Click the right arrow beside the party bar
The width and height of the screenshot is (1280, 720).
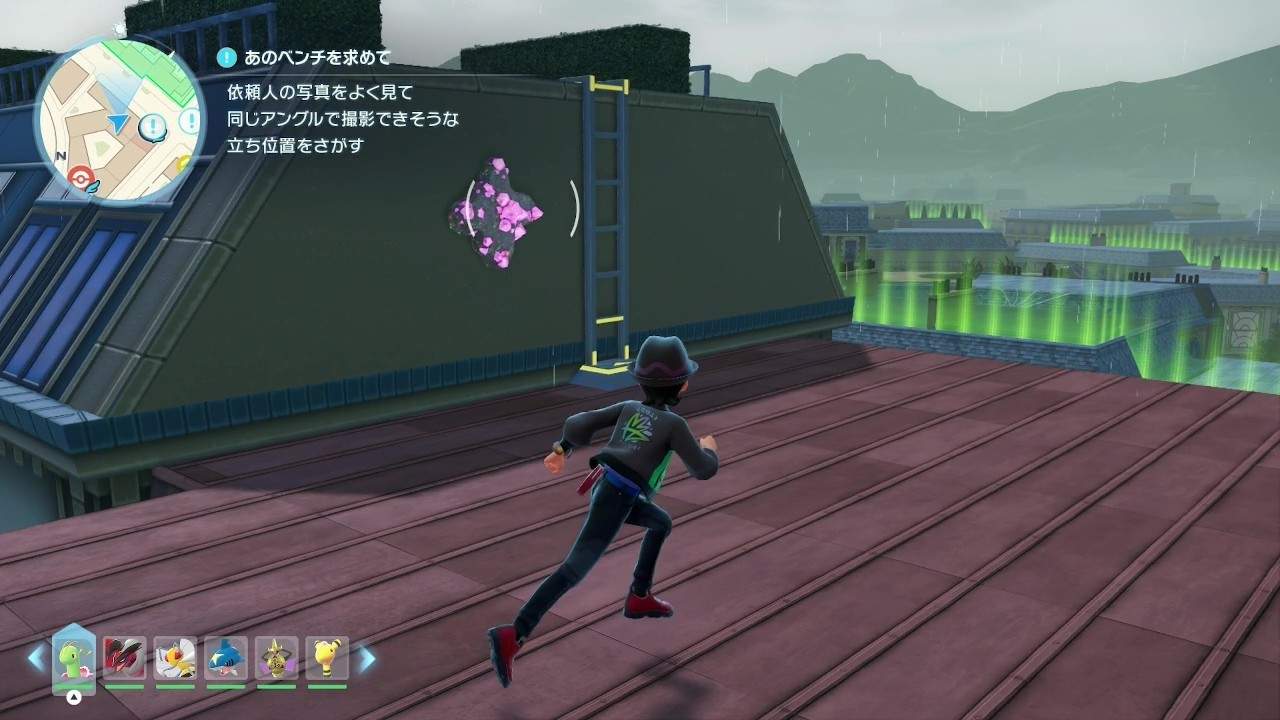click(x=367, y=658)
